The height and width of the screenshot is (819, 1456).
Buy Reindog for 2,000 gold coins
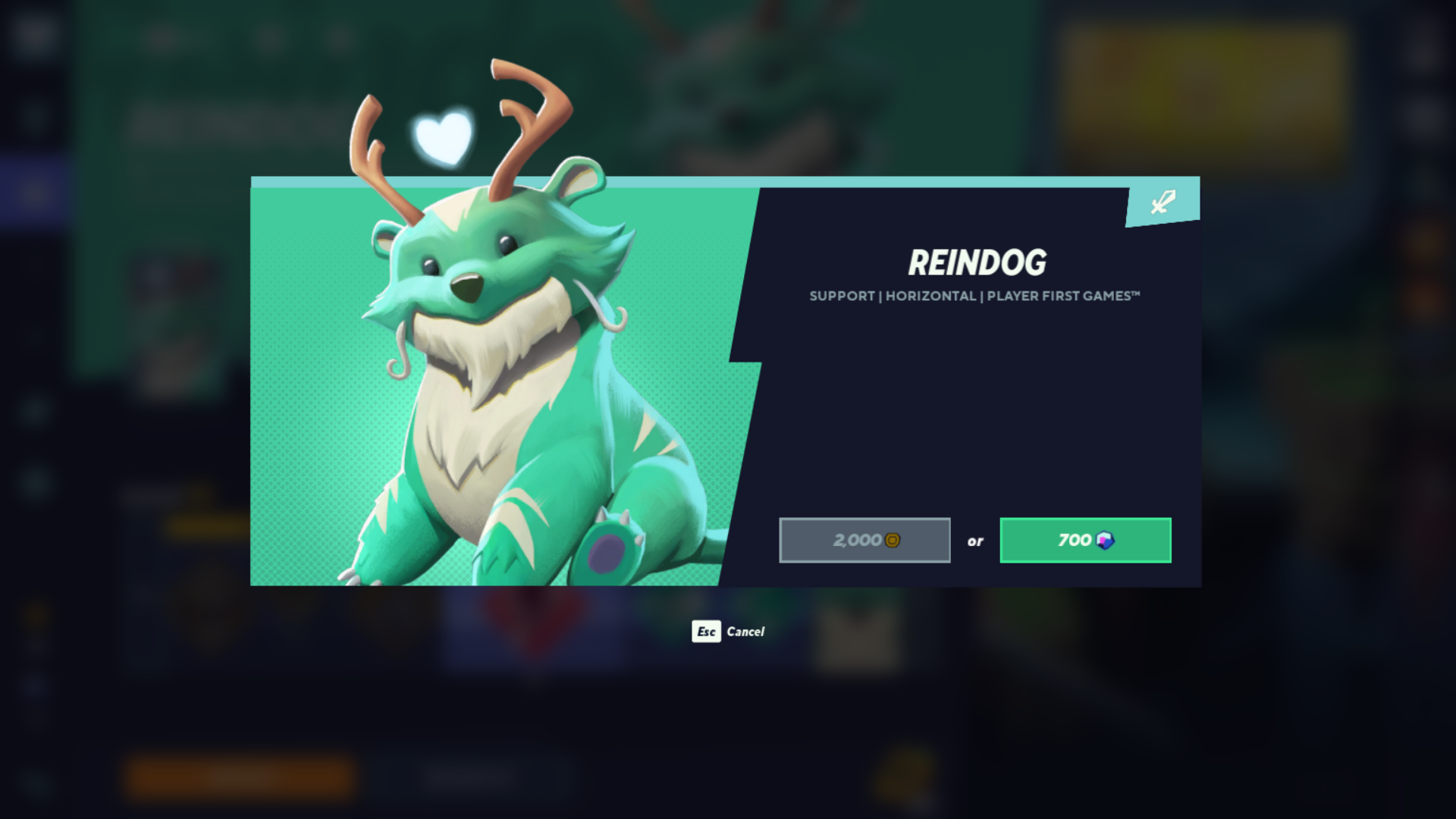click(864, 540)
